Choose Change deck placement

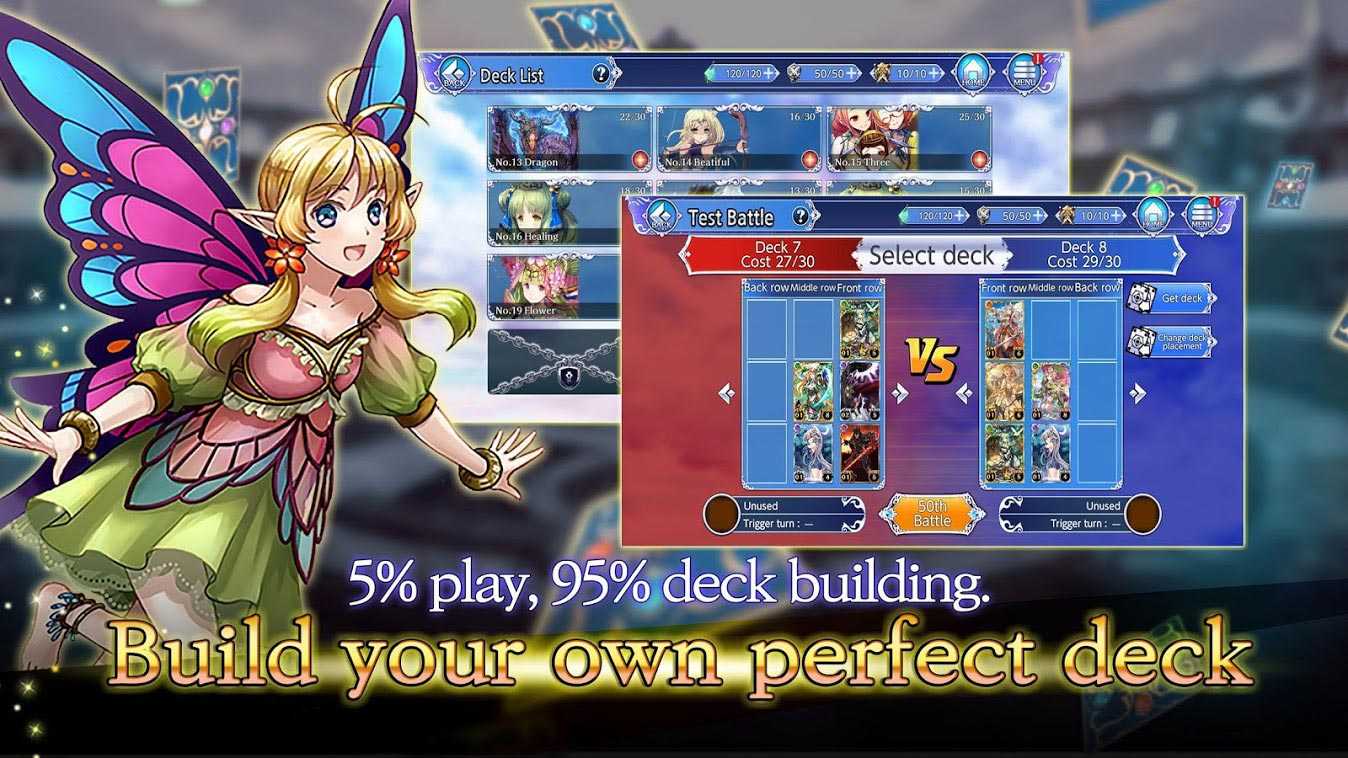pos(1171,341)
